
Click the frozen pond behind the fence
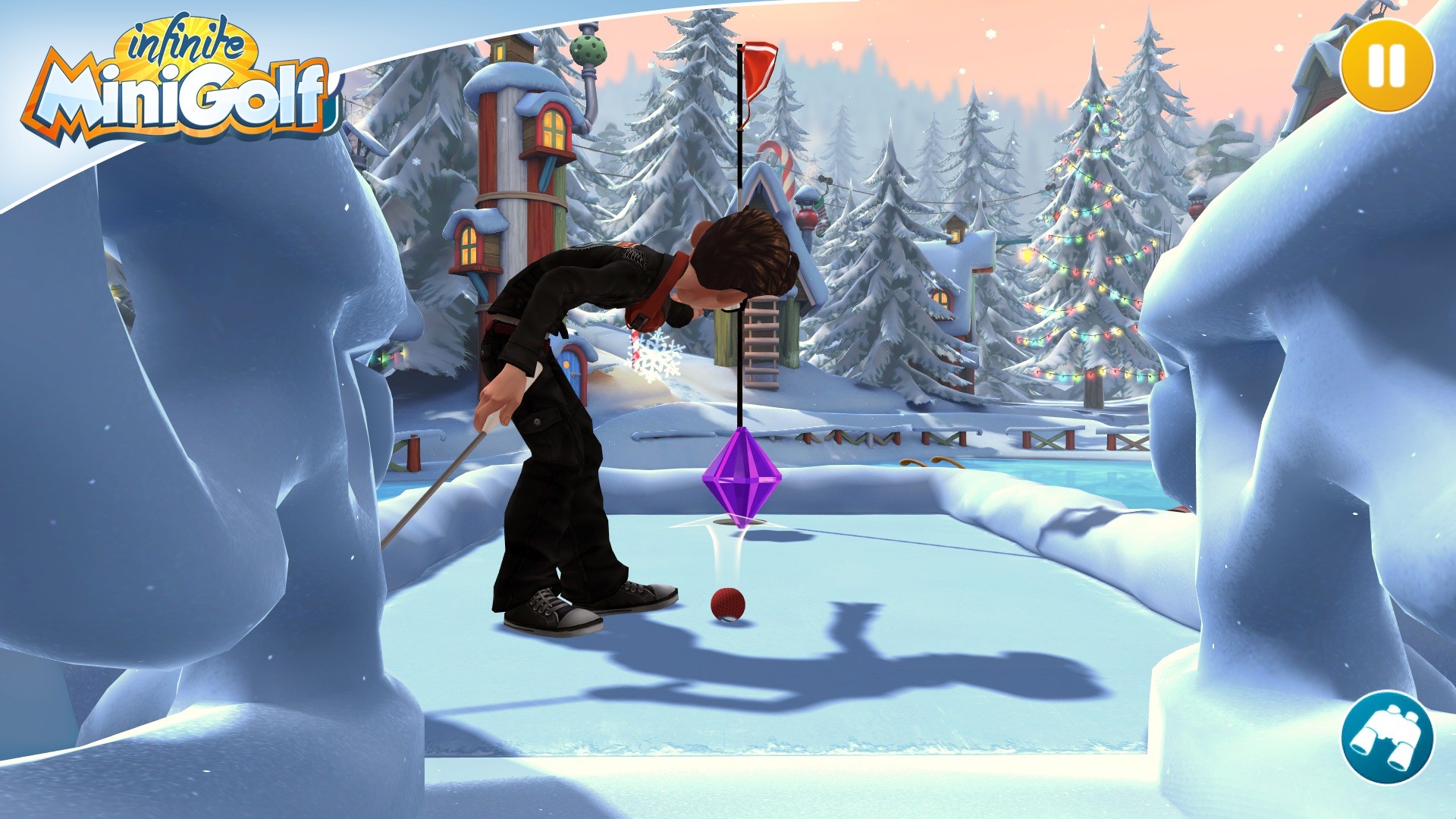pos(1062,478)
